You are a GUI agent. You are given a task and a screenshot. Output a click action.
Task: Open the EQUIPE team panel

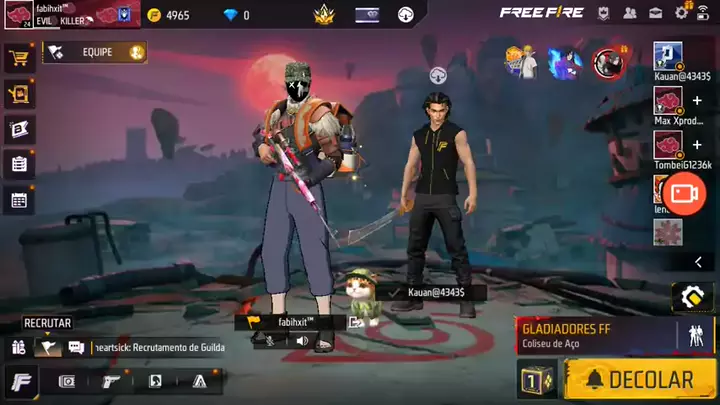95,52
